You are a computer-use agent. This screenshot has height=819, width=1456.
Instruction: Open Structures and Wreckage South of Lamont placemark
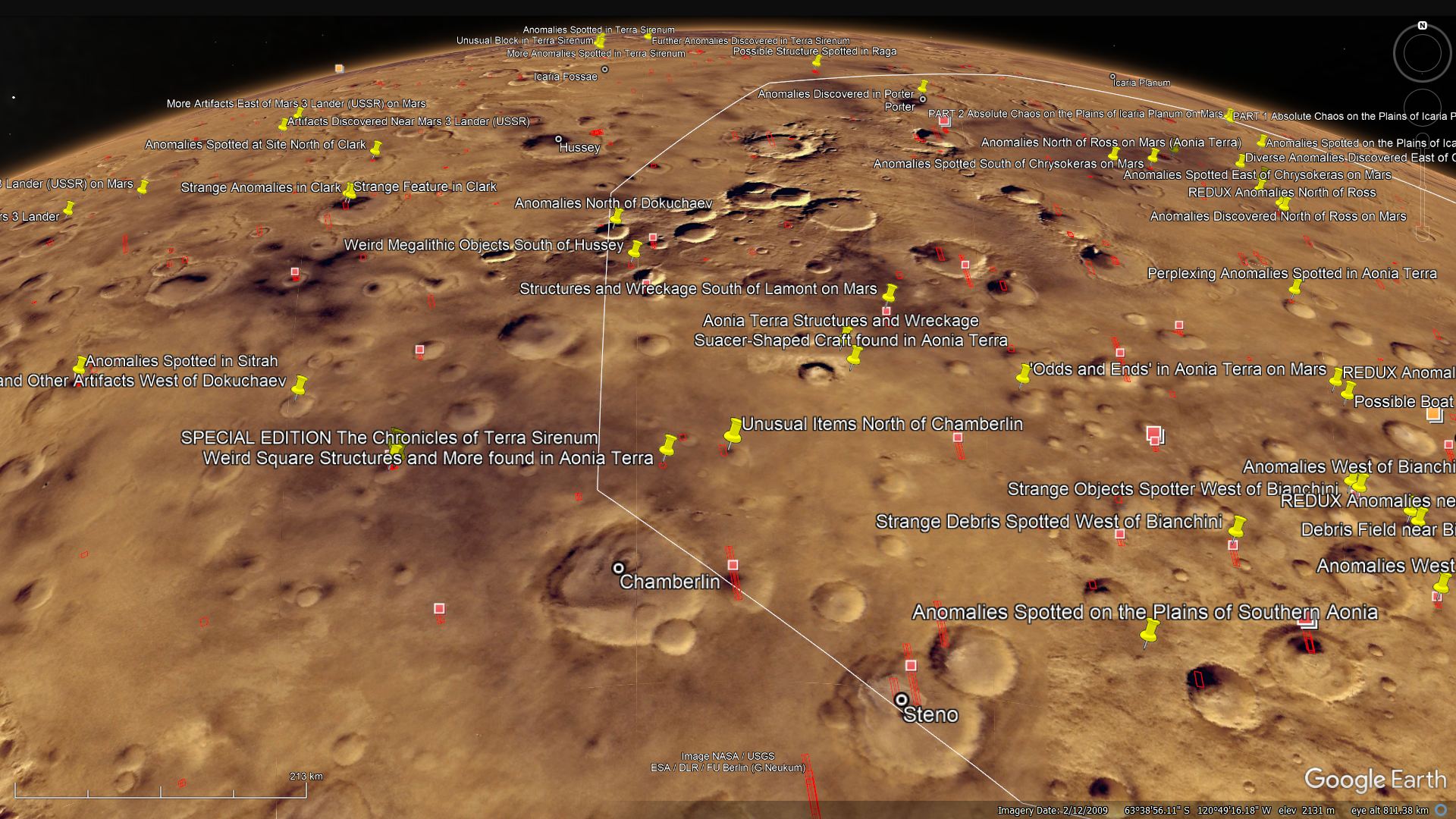tap(890, 292)
